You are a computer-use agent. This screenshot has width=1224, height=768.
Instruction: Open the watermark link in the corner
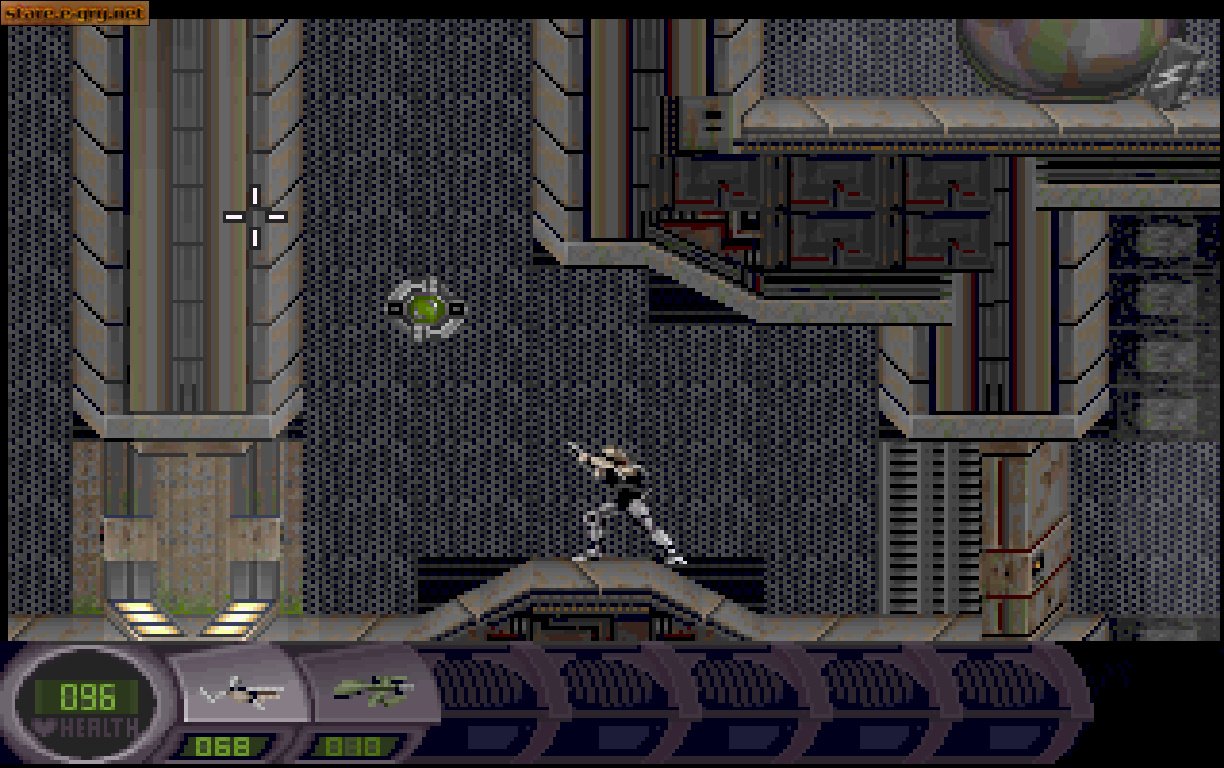coord(75,13)
